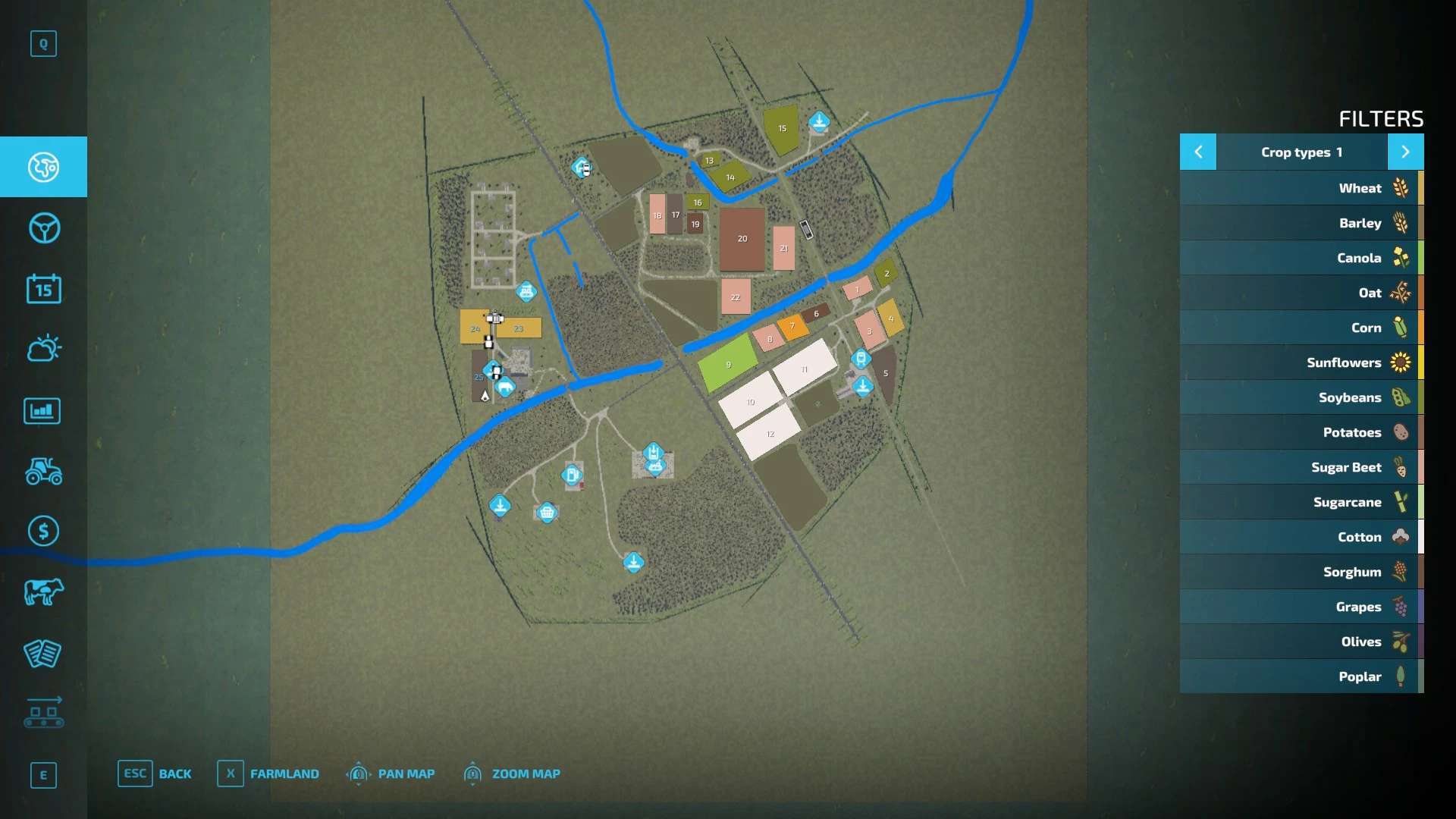Click the FARMLAND button
This screenshot has height=819, width=1456.
coord(284,773)
